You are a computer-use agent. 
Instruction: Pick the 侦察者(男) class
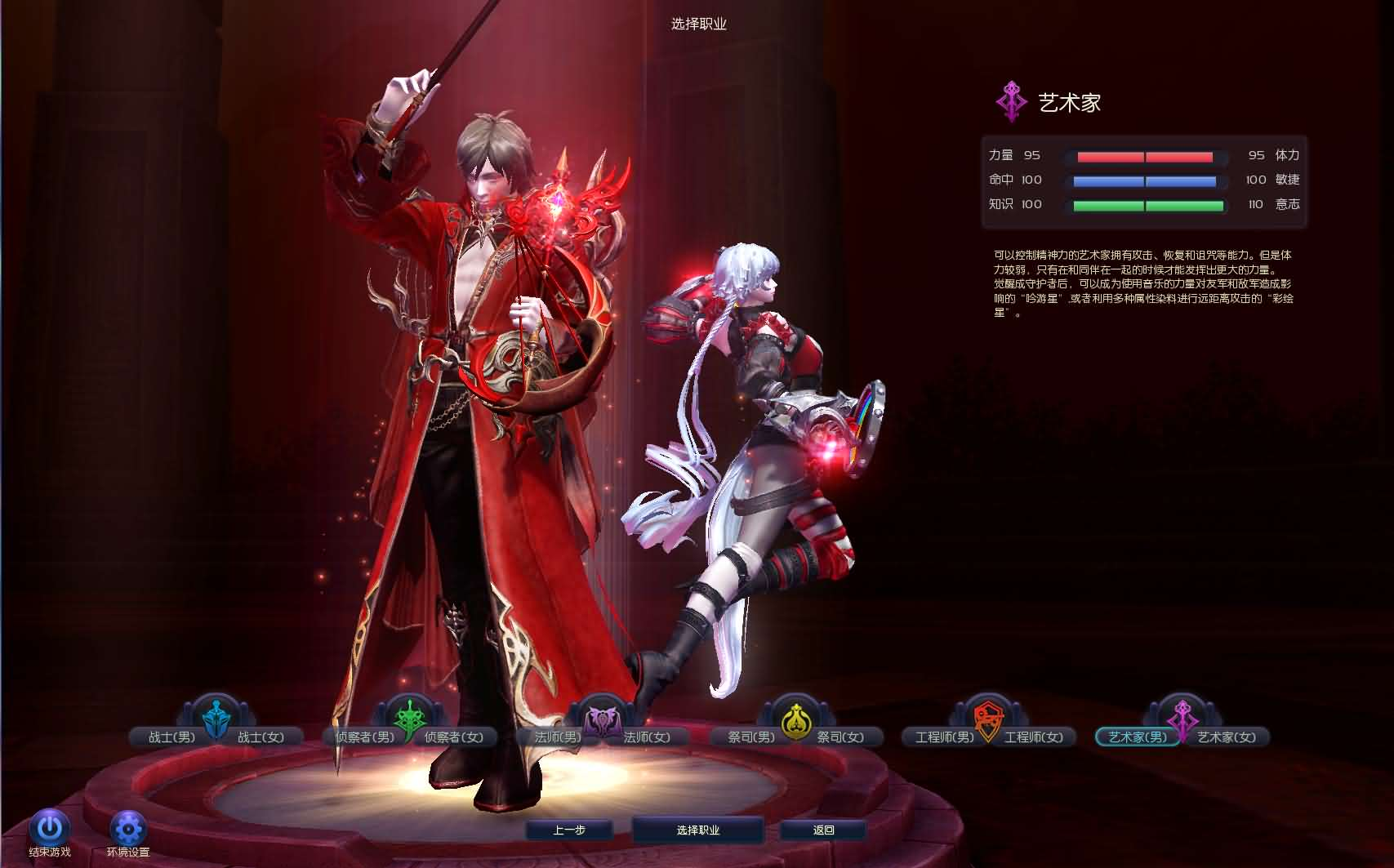click(x=364, y=737)
